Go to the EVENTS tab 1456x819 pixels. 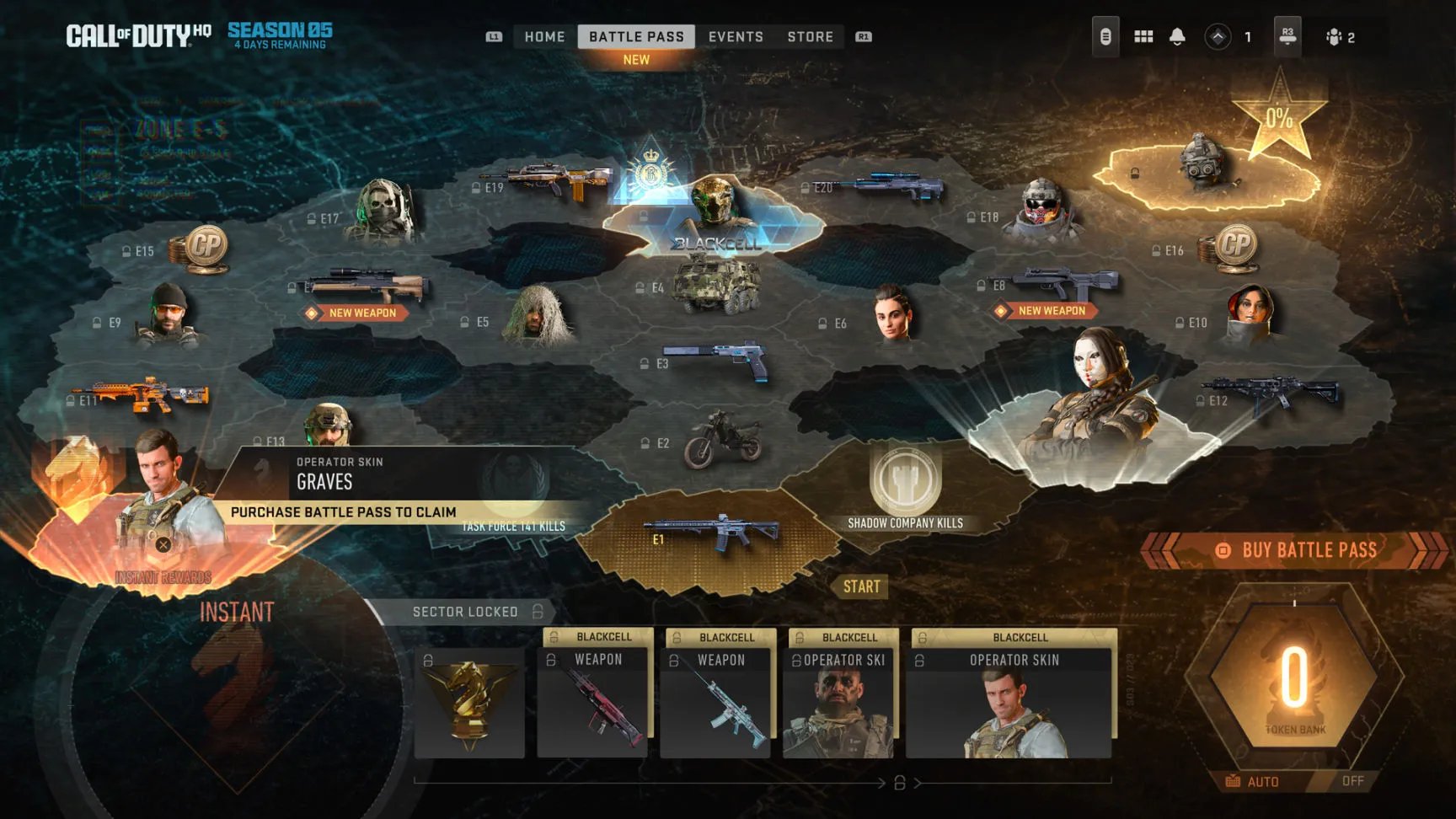[736, 37]
